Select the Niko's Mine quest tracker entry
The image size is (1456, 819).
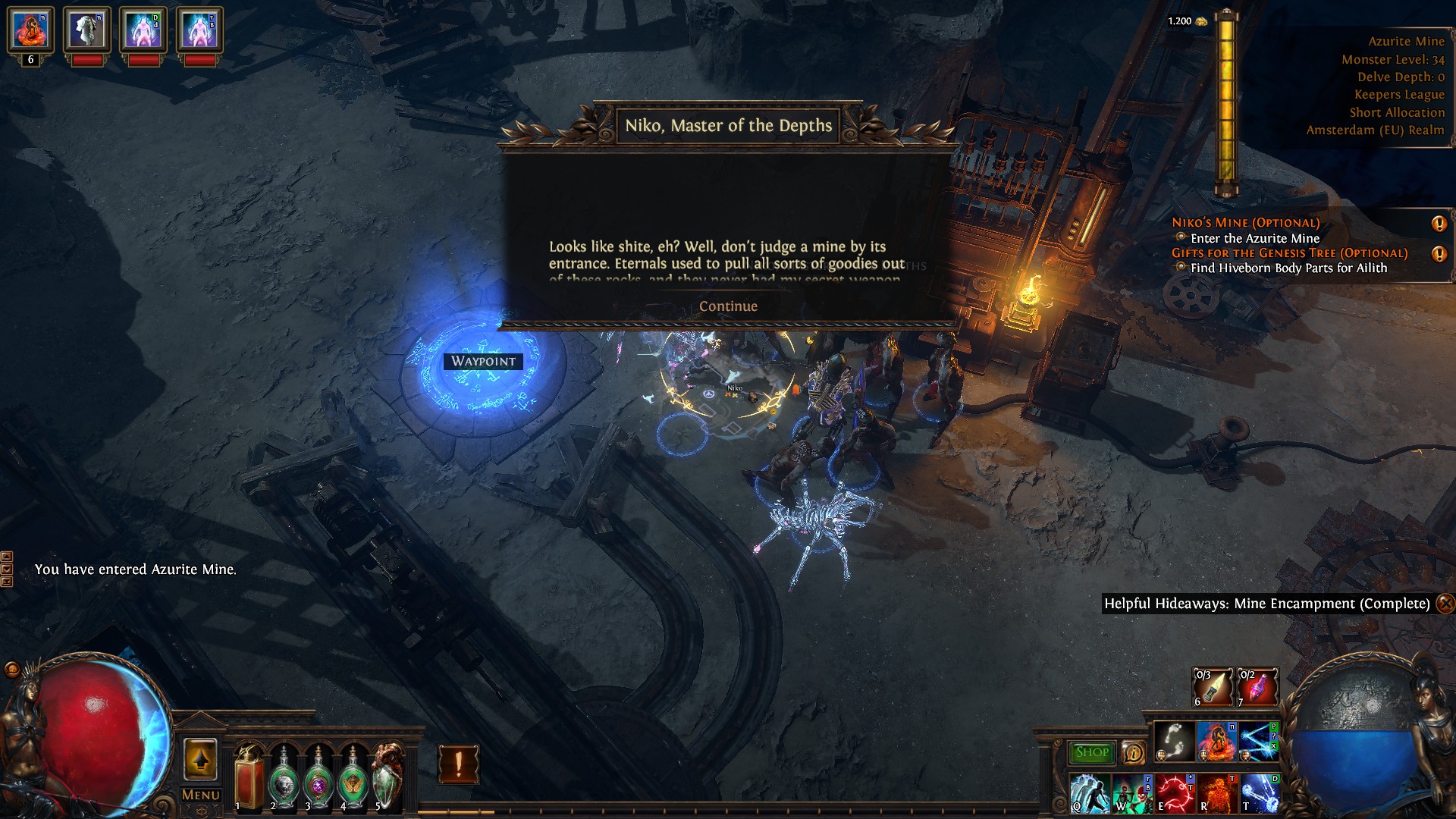[x=1245, y=223]
